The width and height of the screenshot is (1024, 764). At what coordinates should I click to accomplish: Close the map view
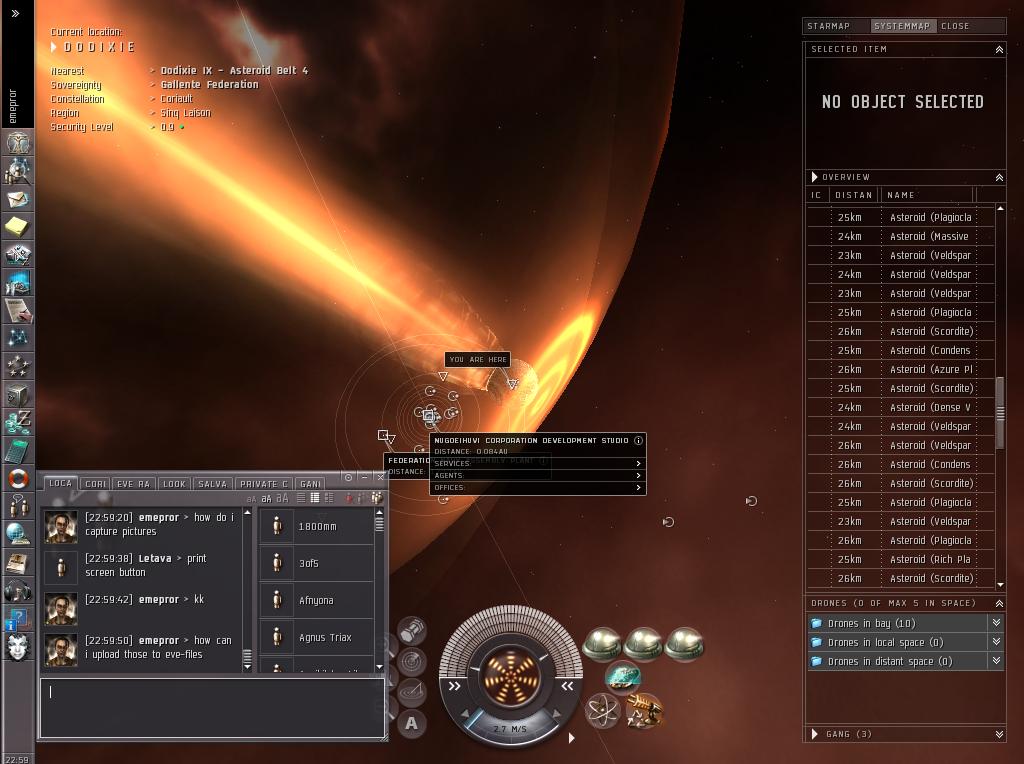pos(955,26)
